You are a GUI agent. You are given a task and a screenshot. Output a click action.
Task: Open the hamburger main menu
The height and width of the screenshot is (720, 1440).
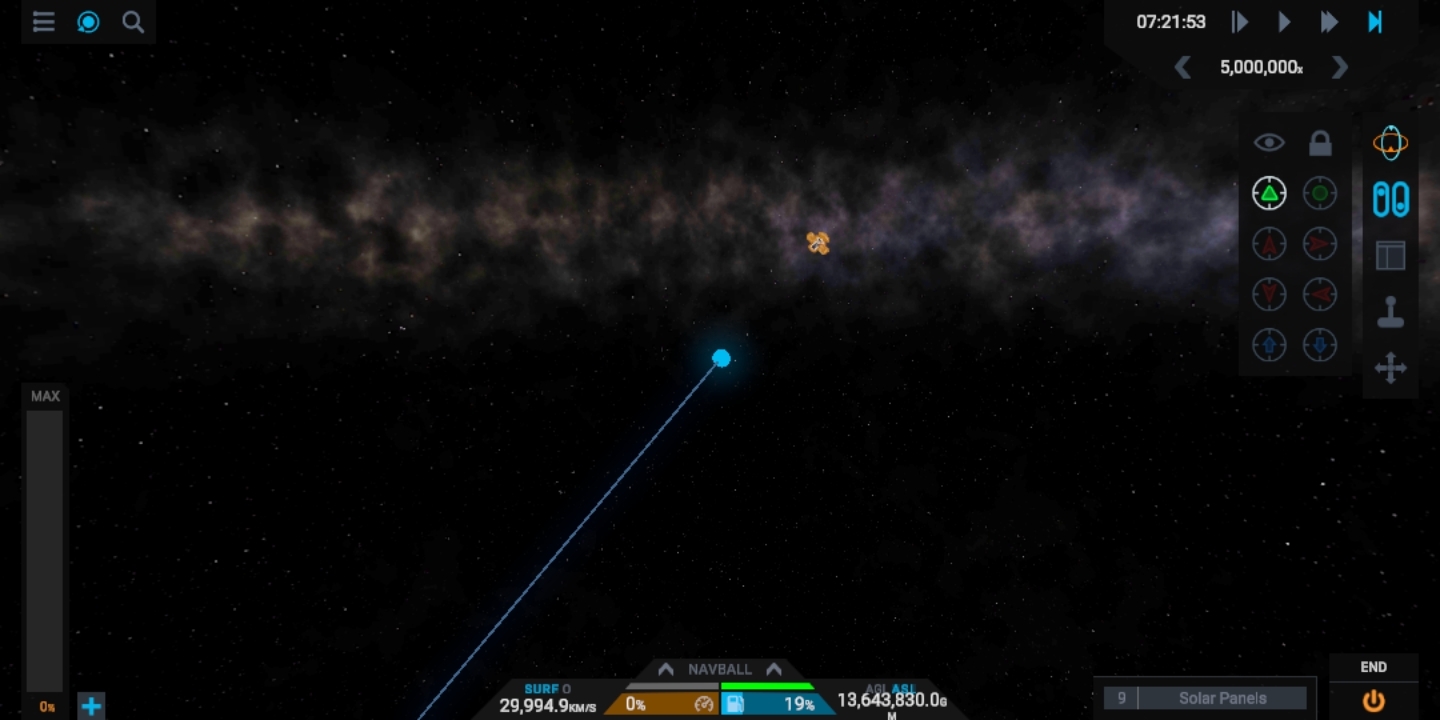pos(43,22)
